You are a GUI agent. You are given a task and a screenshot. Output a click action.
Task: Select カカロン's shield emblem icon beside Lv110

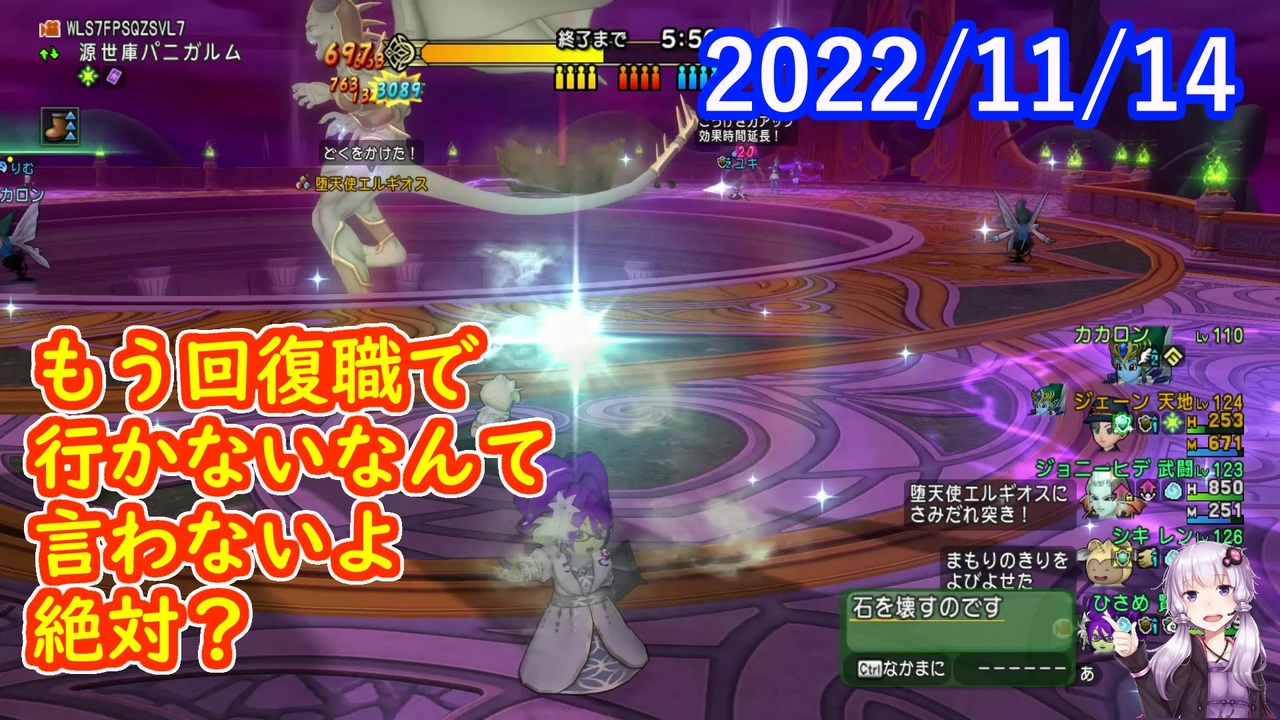pyautogui.click(x=1174, y=357)
